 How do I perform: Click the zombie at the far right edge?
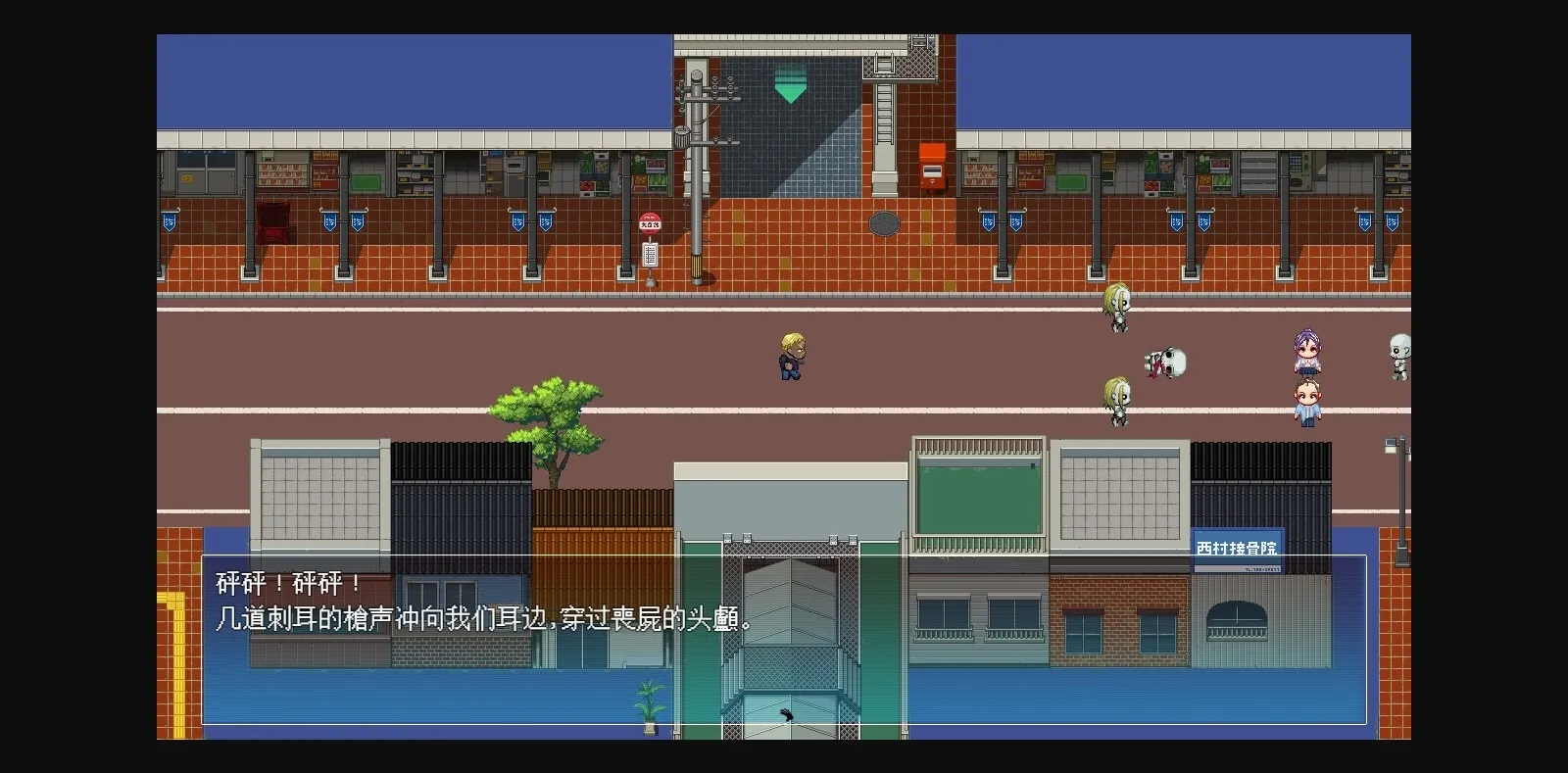point(1398,355)
